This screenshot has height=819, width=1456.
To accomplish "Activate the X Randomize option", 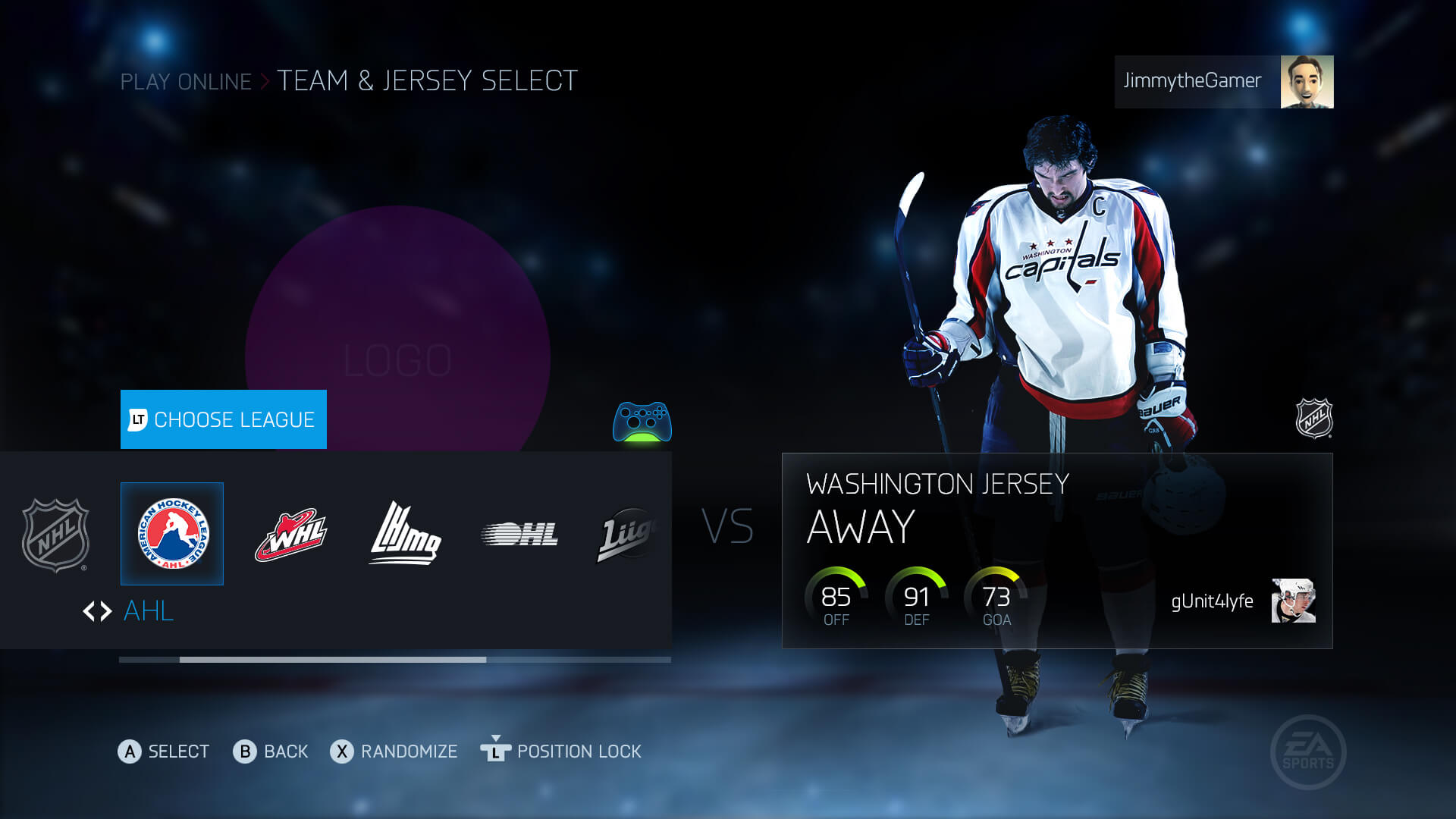I will pos(394,752).
